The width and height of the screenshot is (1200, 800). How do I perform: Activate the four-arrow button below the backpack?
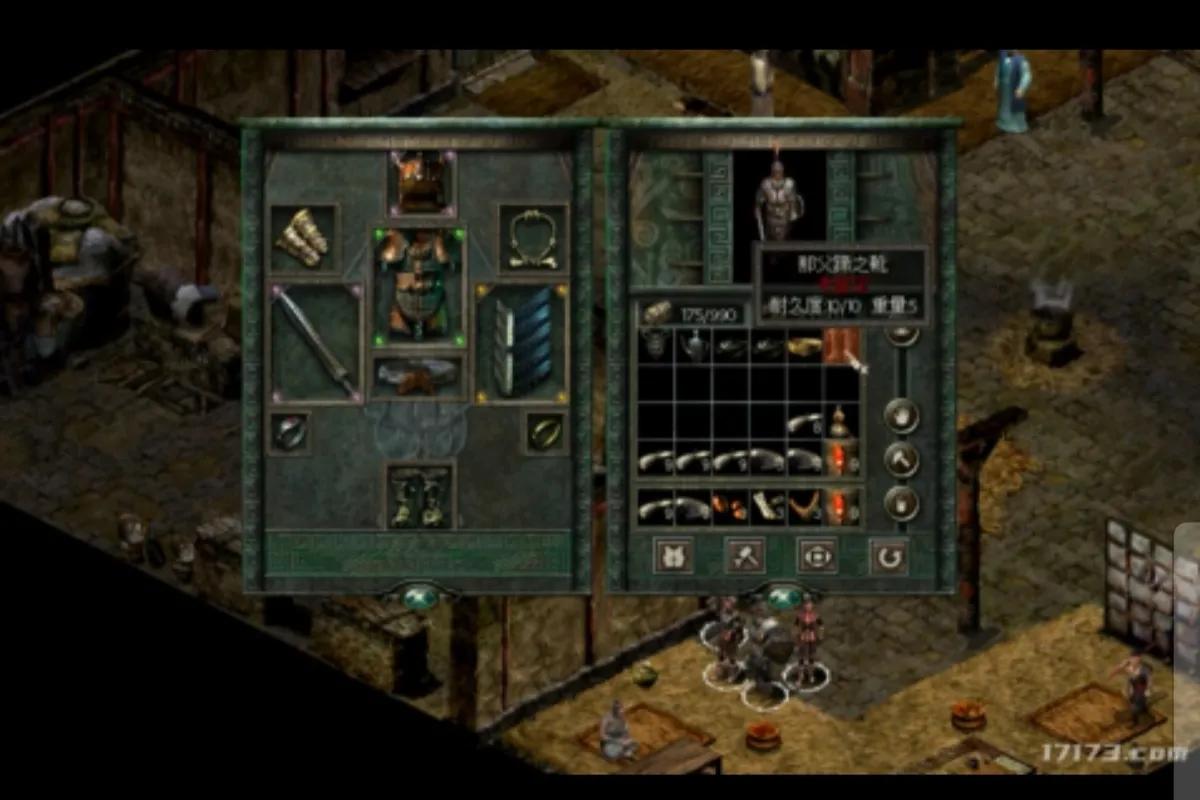[x=816, y=554]
